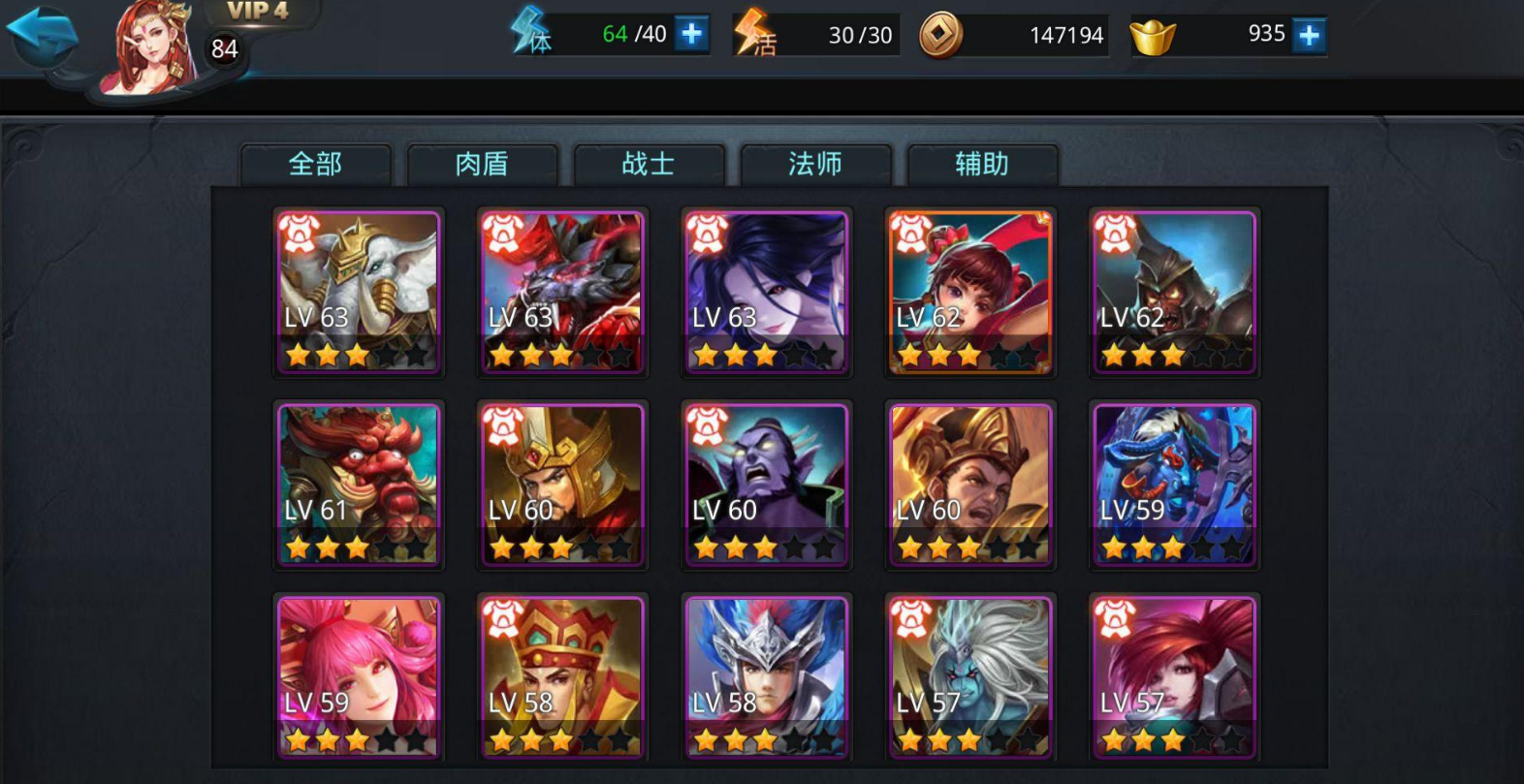Image resolution: width=1524 pixels, height=784 pixels.
Task: Choose the silver-helmeted LV 58 warrior card
Action: pos(766,676)
